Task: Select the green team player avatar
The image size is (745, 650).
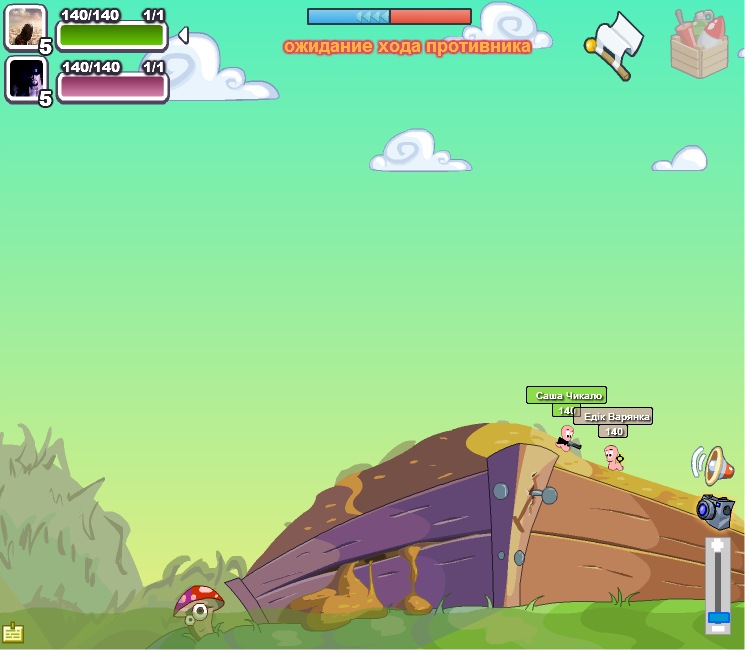Action: pos(25,27)
